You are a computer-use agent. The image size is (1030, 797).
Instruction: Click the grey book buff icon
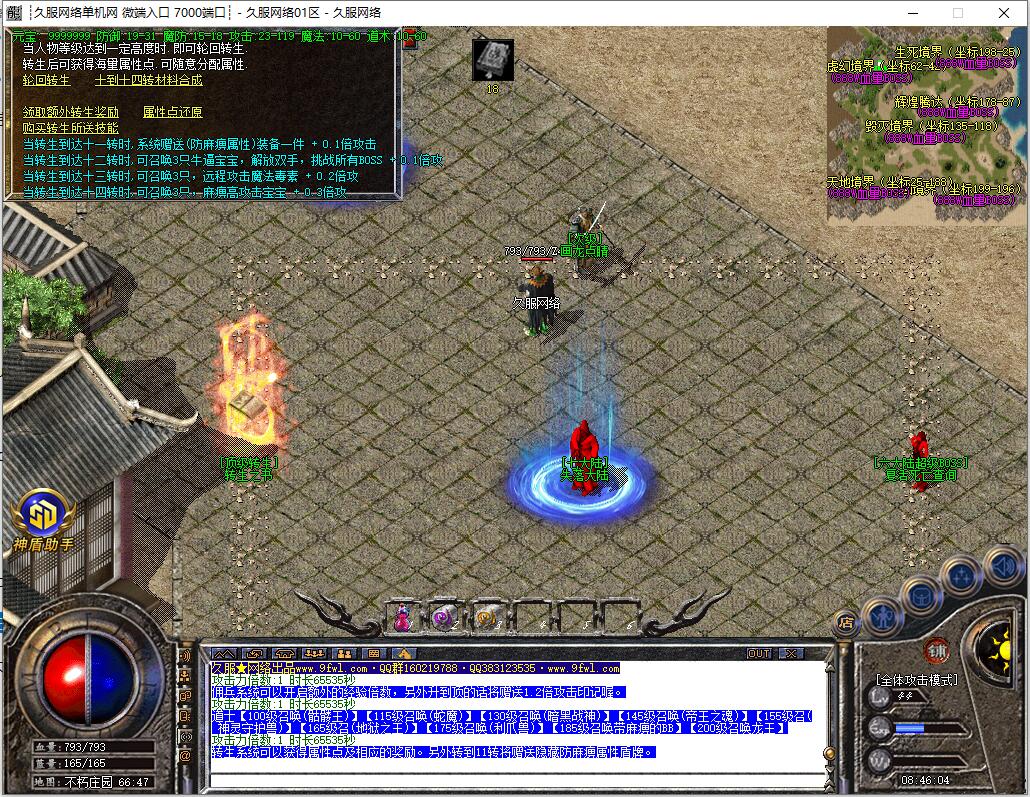click(492, 58)
